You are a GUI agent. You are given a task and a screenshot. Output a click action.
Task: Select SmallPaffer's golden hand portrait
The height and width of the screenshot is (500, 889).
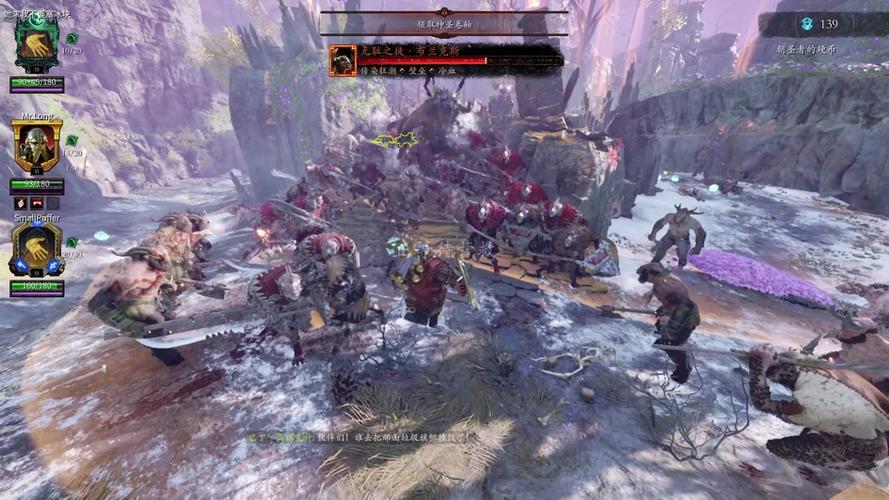coord(37,248)
